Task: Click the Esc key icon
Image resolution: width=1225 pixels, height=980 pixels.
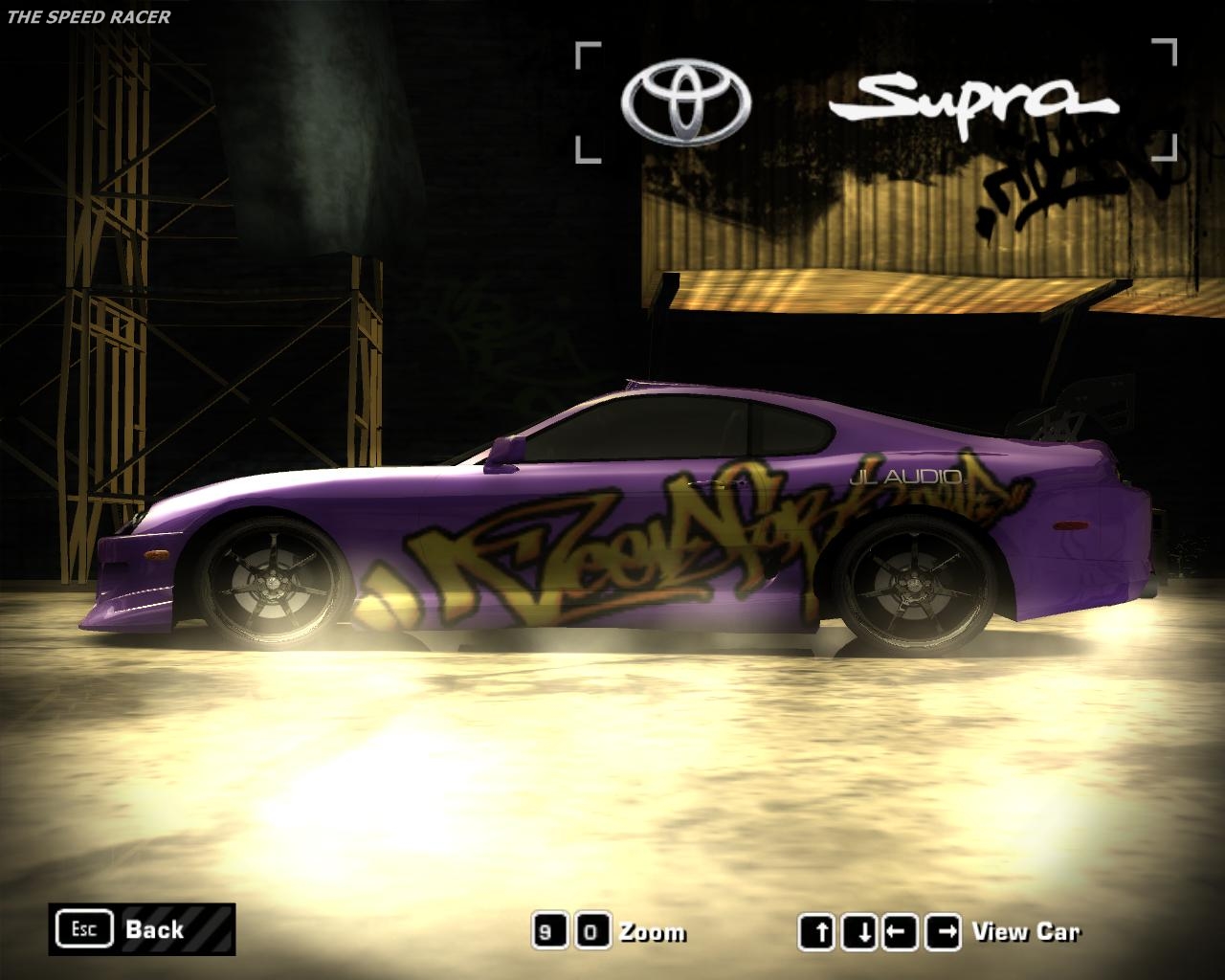Action: point(84,928)
